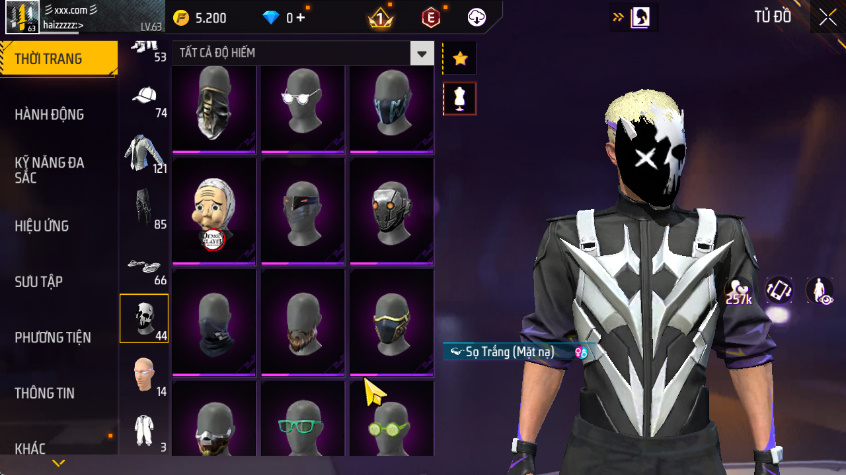The height and width of the screenshot is (475, 846).
Task: Select the jacket category with 121 items
Action: (x=143, y=153)
